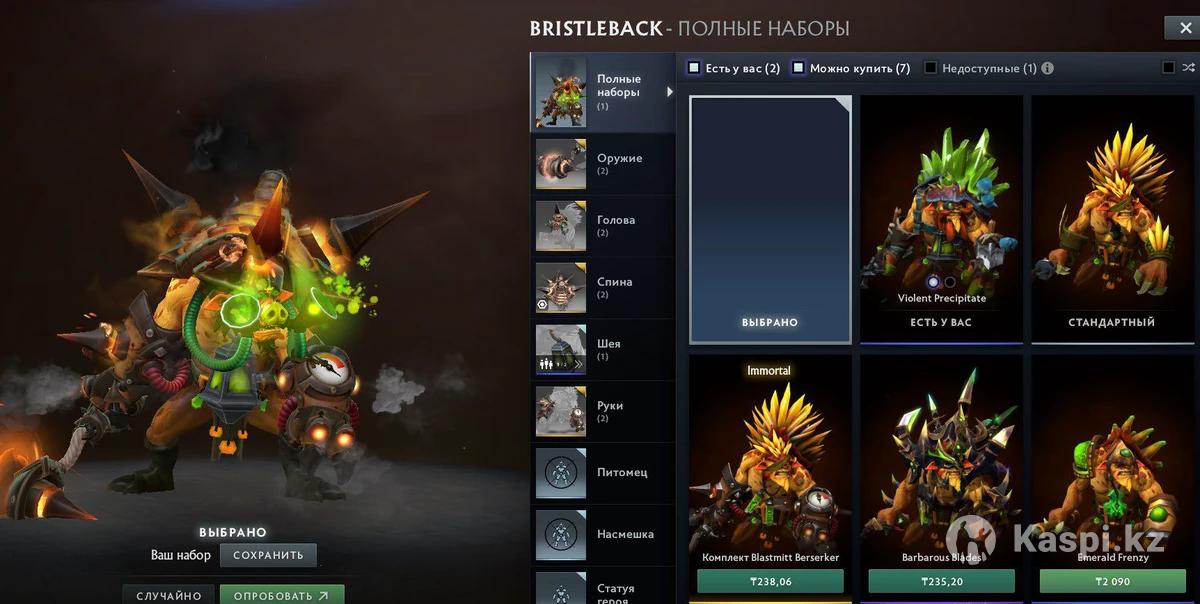Buy Emerald Frenzy for ₸2 090
This screenshot has height=604, width=1200.
point(1112,581)
